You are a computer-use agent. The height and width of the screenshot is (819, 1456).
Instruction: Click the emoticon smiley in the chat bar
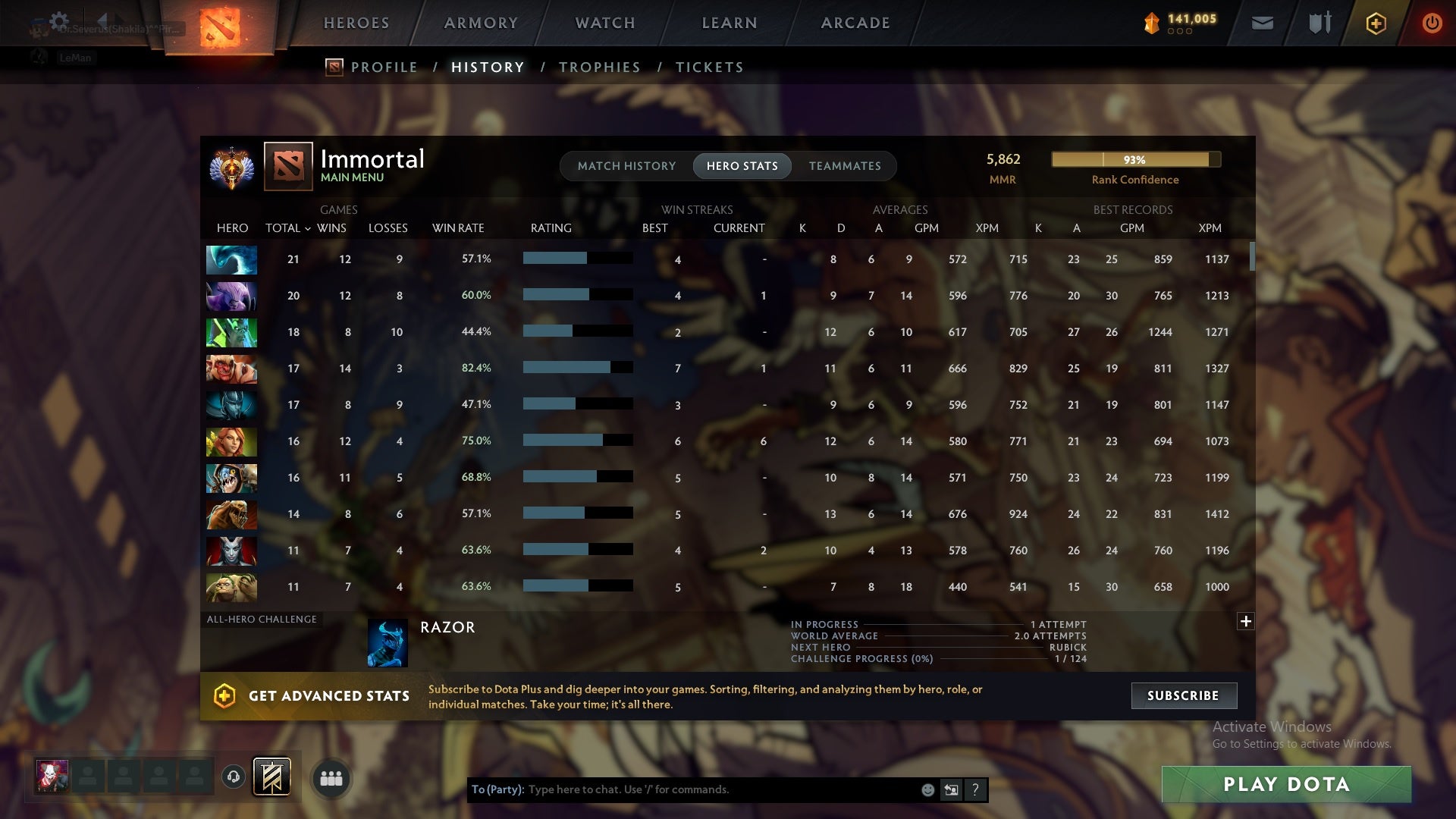click(x=927, y=789)
